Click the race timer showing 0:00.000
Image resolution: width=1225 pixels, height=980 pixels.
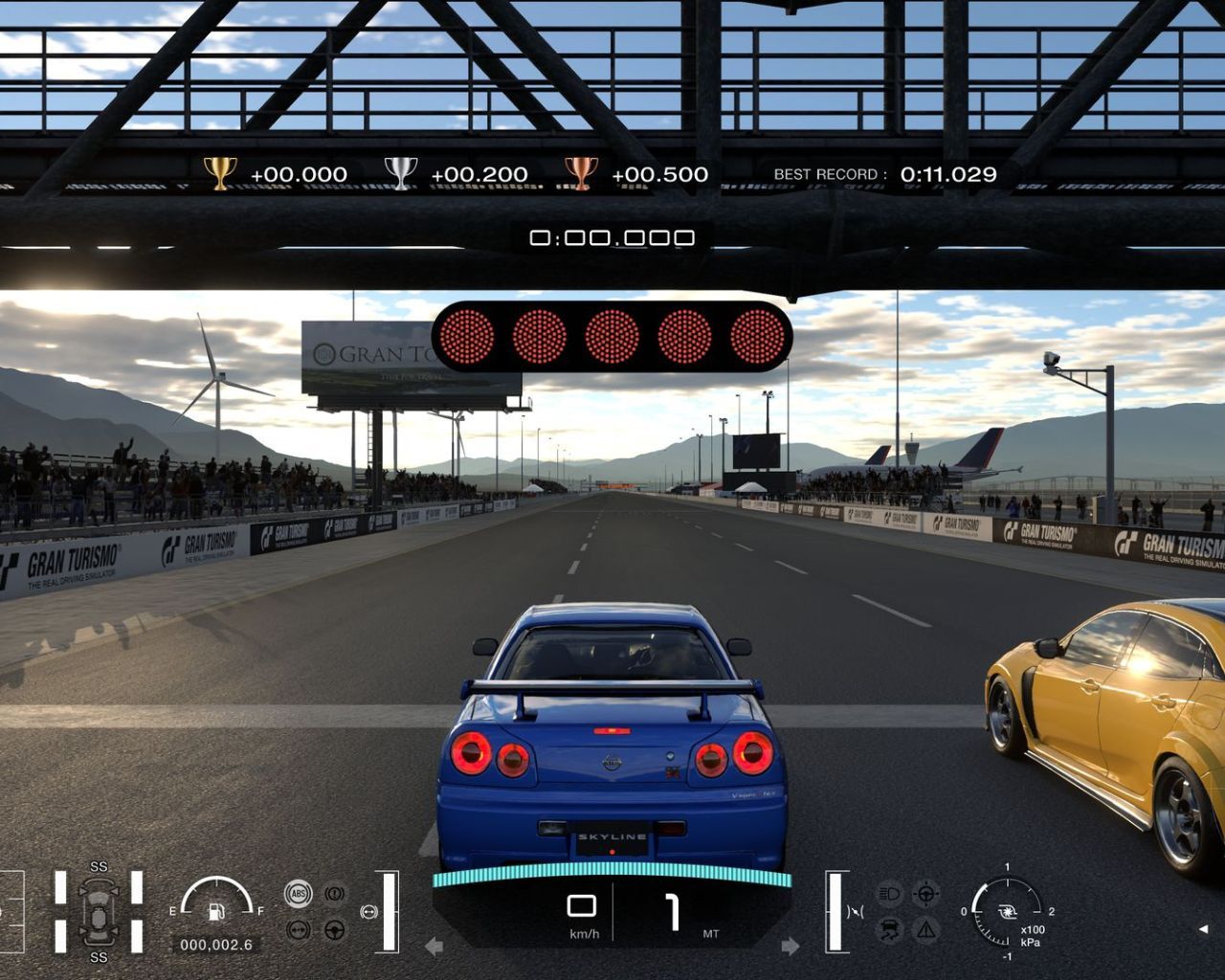pos(612,236)
